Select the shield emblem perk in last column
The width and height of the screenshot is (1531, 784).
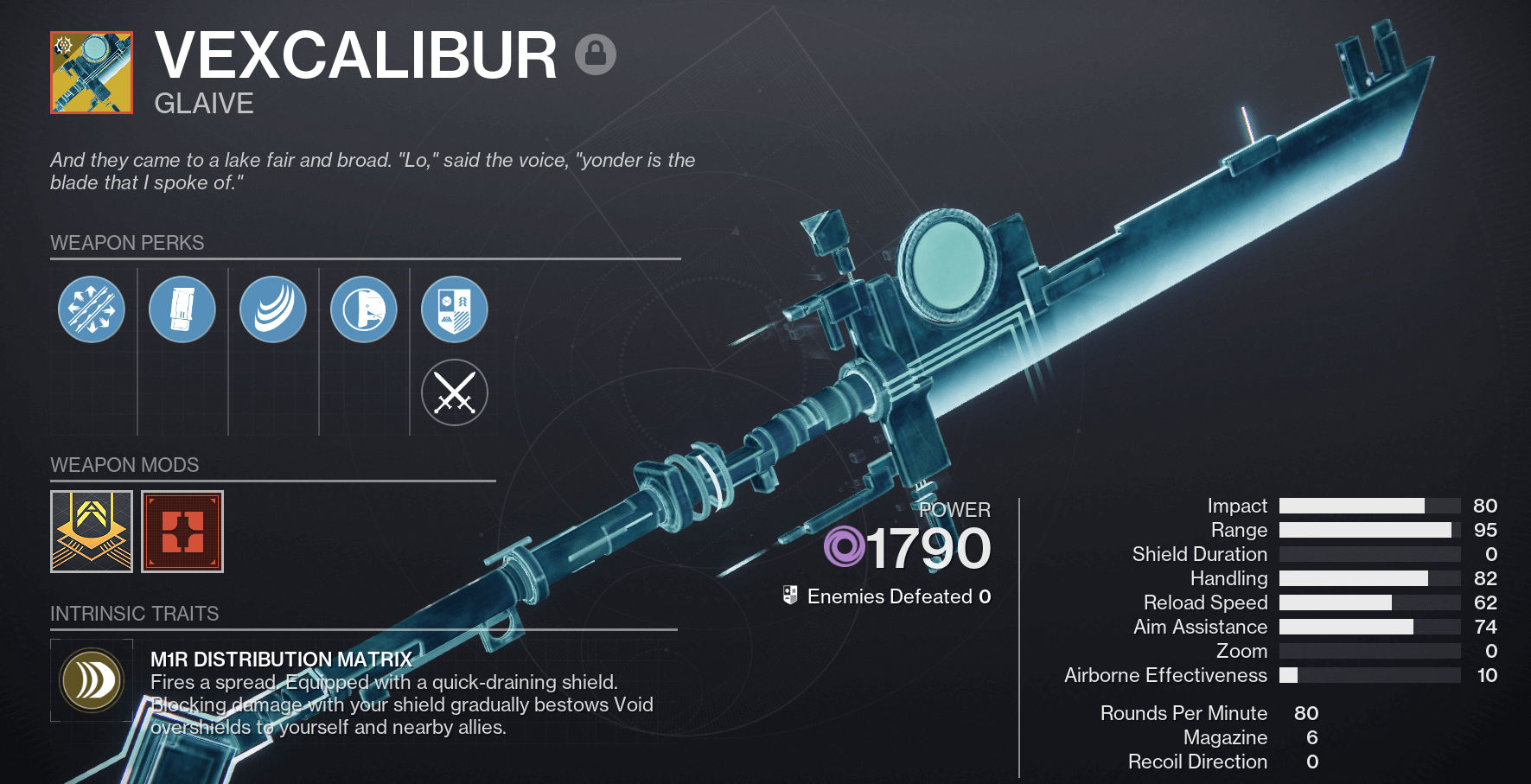(x=454, y=309)
